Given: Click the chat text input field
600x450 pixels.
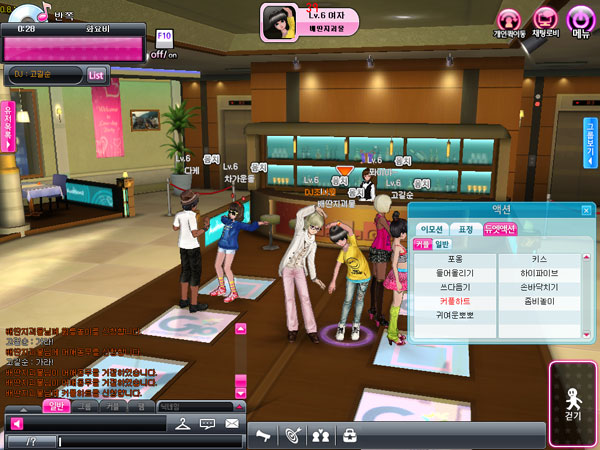Looking at the screenshot, I should [150, 441].
